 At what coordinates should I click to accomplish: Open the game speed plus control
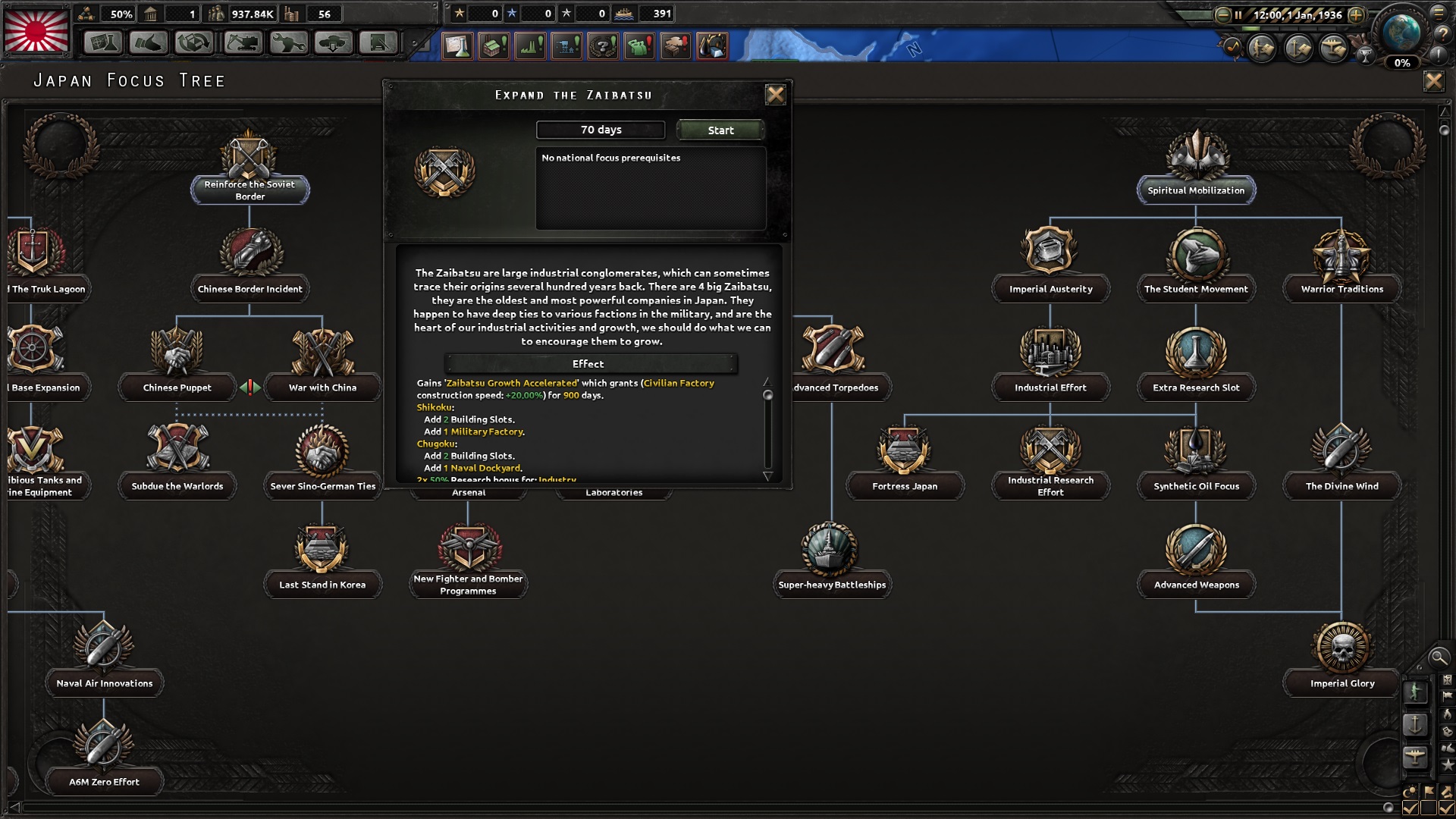pyautogui.click(x=1357, y=15)
